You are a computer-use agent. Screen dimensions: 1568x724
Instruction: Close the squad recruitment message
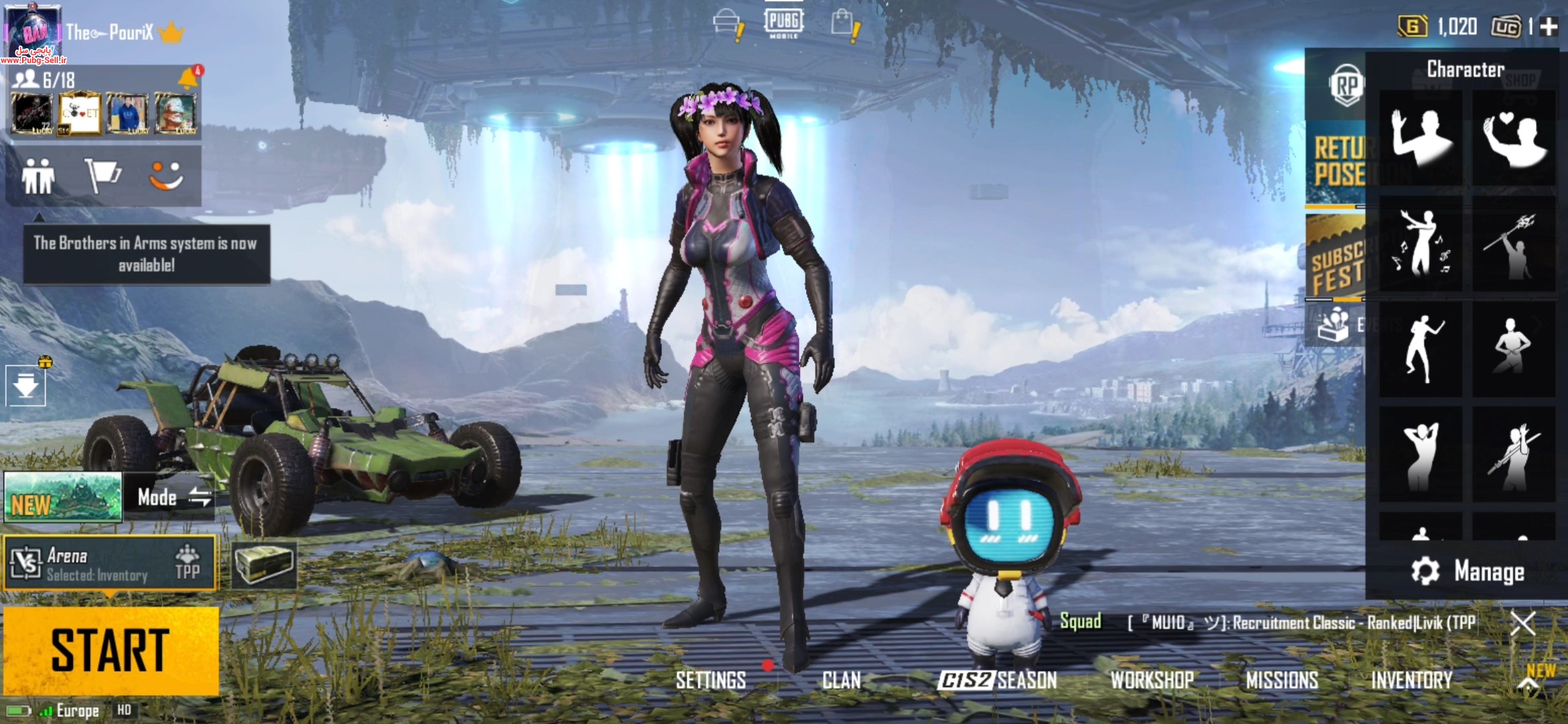(1522, 623)
